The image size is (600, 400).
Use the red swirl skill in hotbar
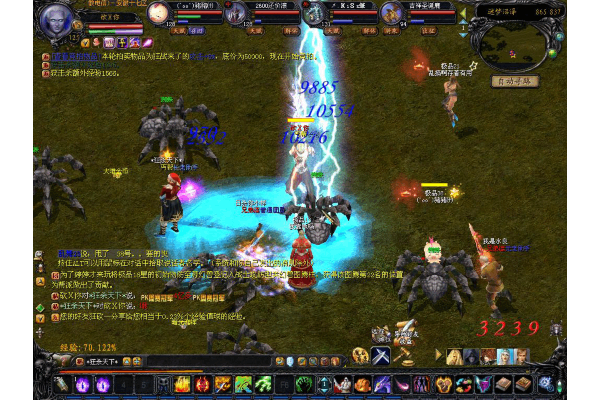point(203,384)
